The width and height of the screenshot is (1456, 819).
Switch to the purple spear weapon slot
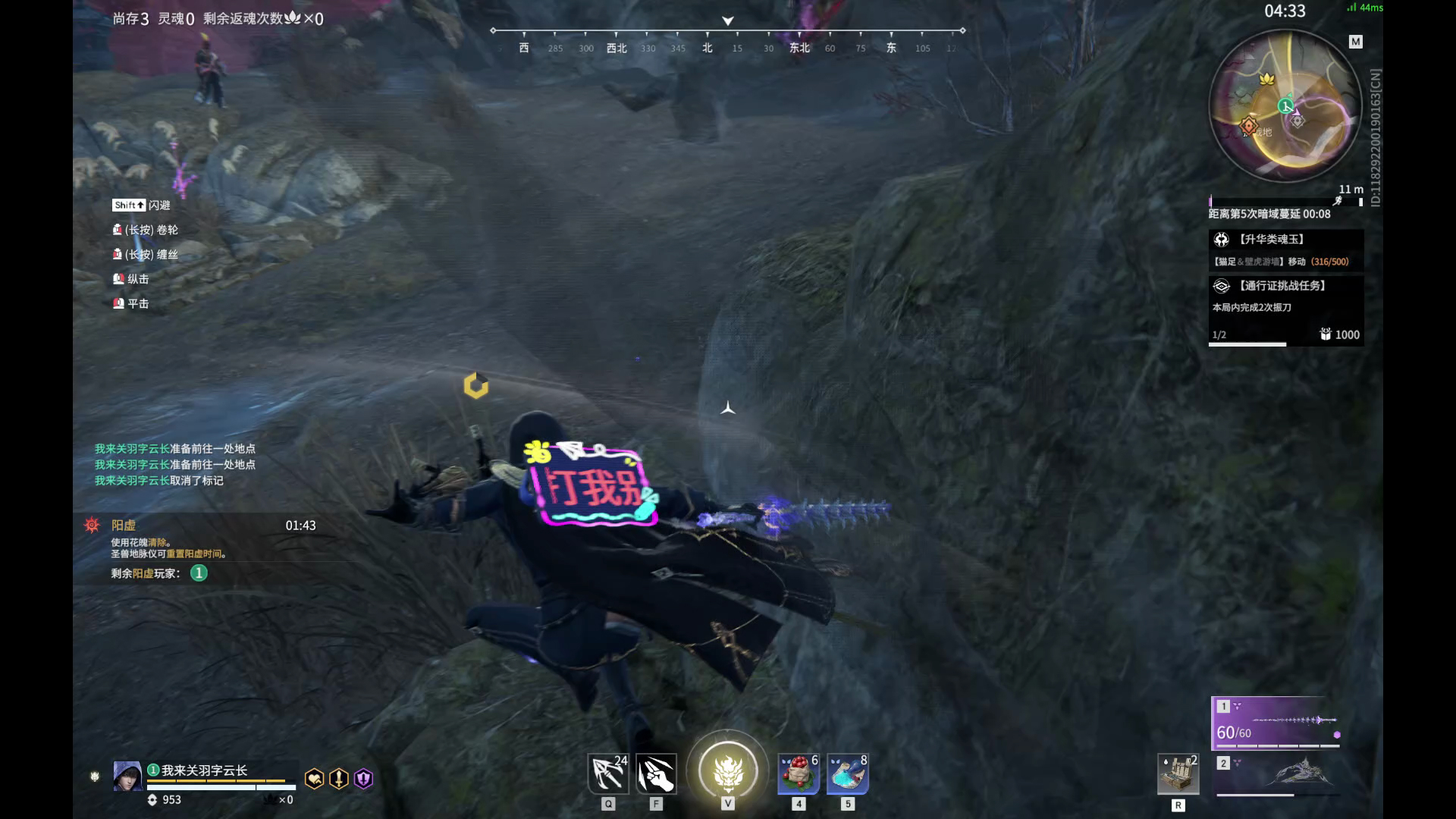point(1276,723)
